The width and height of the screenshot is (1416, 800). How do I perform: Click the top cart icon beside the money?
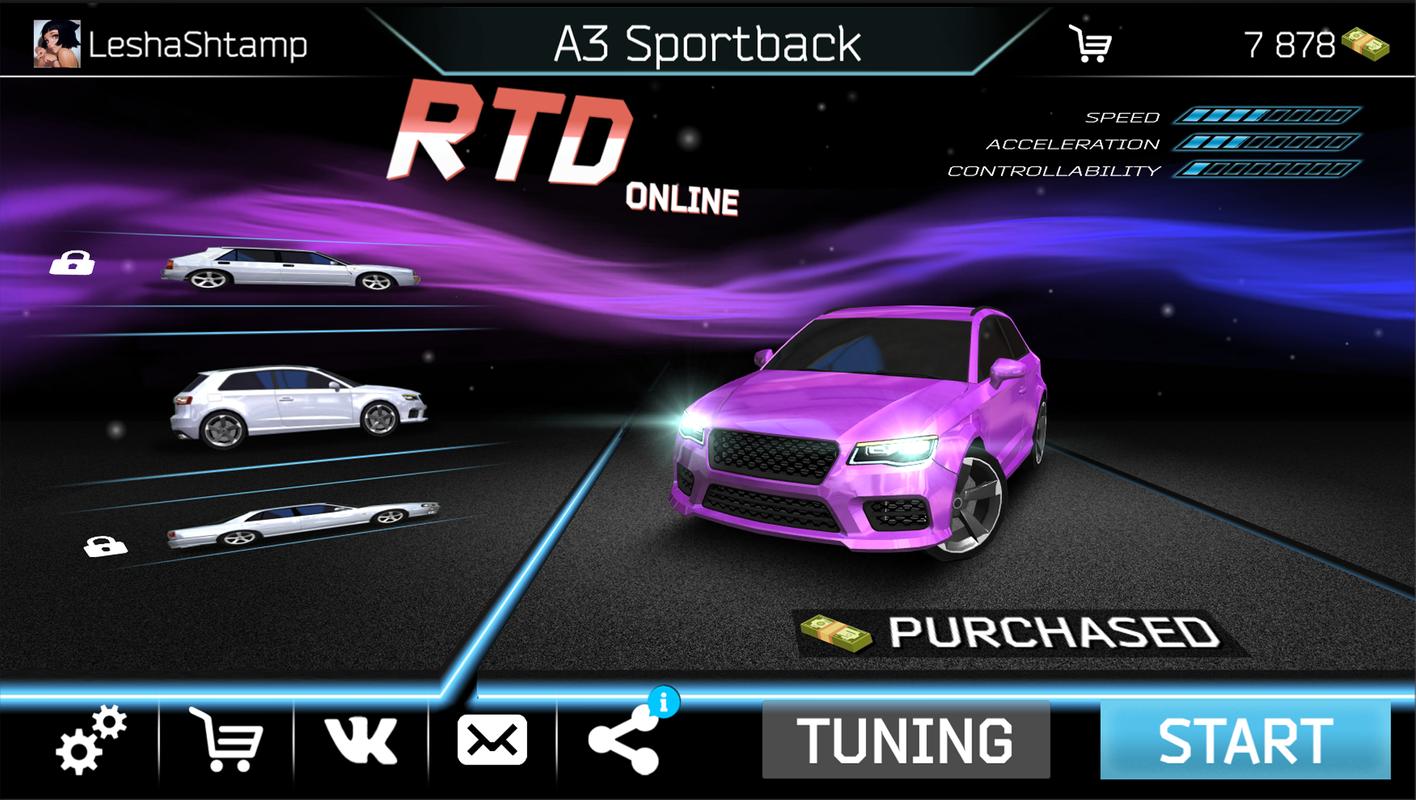tap(1090, 45)
